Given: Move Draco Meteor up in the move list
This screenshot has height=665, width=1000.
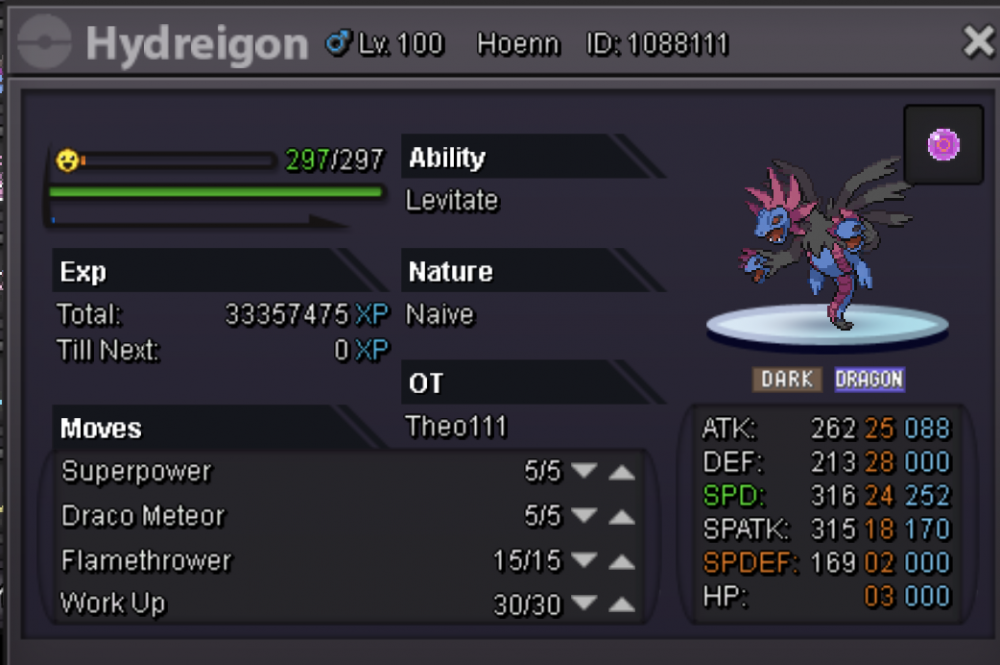Looking at the screenshot, I should coord(622,517).
